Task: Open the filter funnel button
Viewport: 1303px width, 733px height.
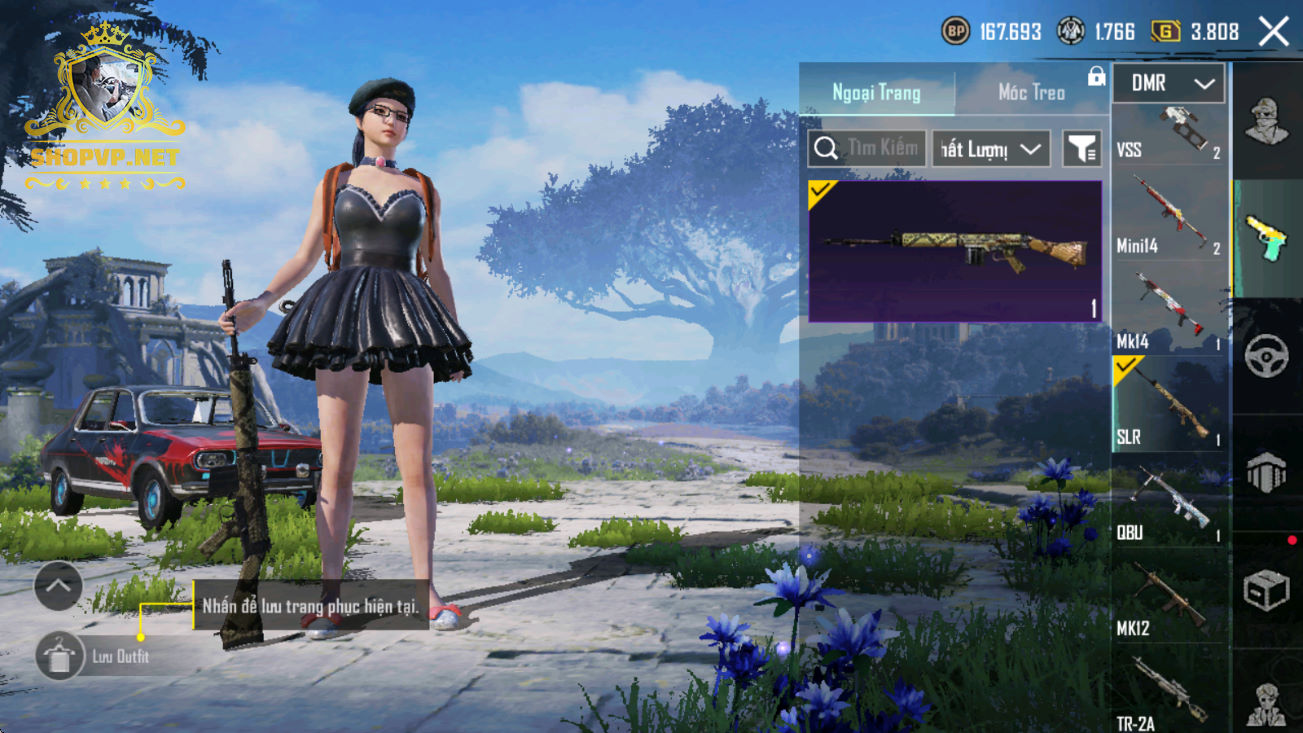Action: tap(1081, 149)
